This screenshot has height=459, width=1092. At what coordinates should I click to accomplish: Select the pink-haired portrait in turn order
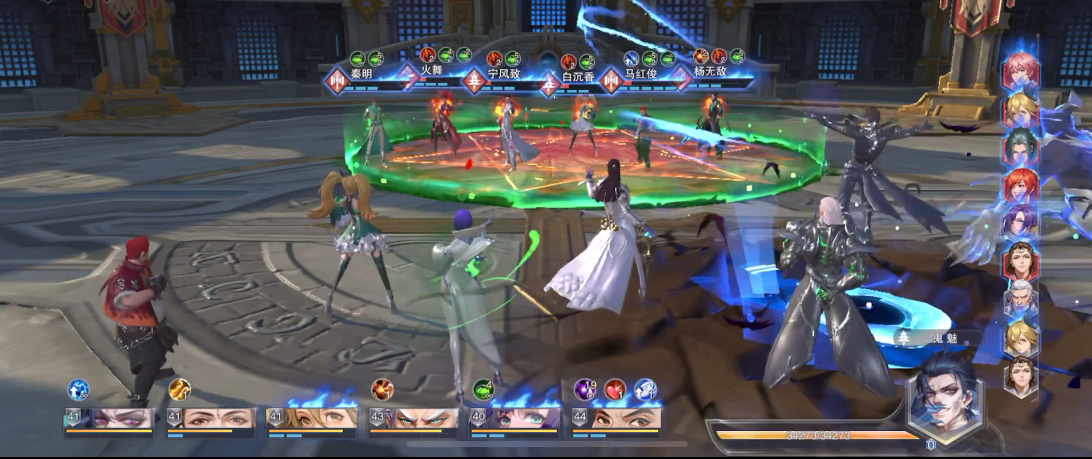click(1021, 72)
